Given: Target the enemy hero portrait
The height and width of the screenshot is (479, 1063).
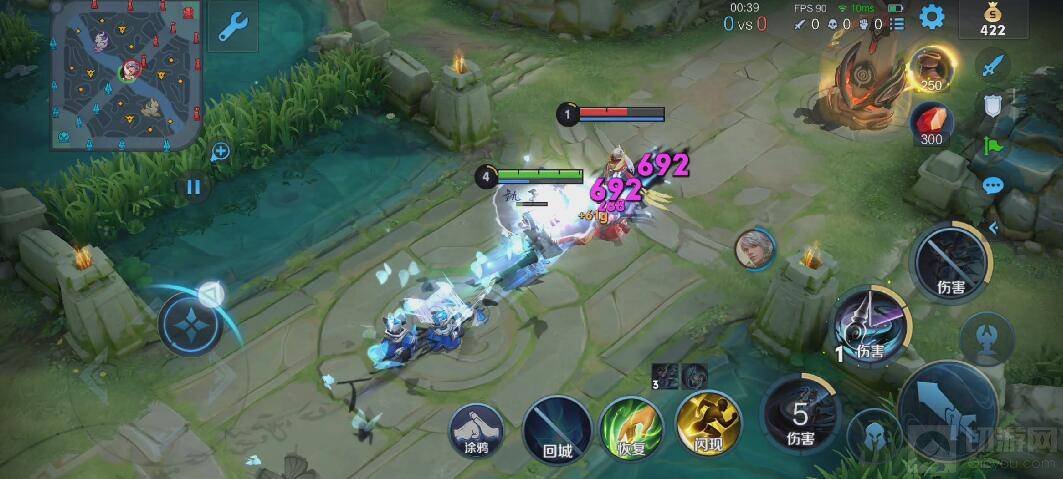Looking at the screenshot, I should pyautogui.click(x=754, y=248).
